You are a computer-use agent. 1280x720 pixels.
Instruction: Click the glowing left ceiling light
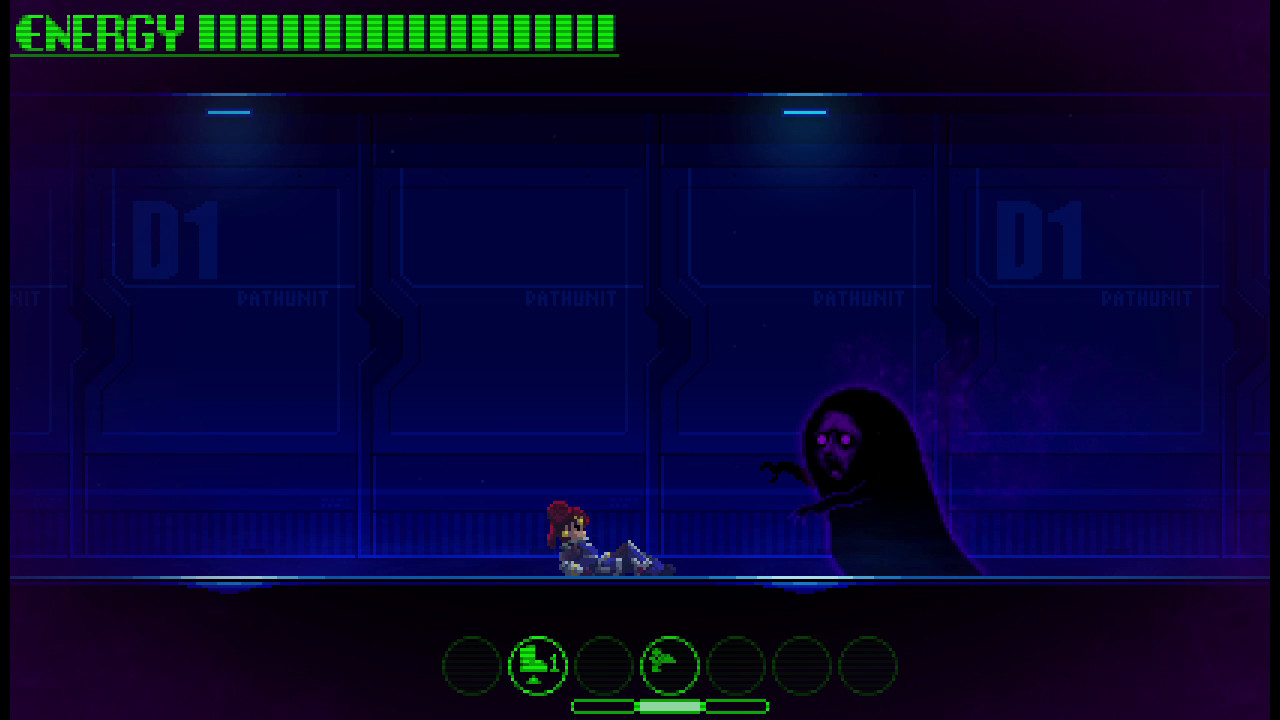(228, 112)
